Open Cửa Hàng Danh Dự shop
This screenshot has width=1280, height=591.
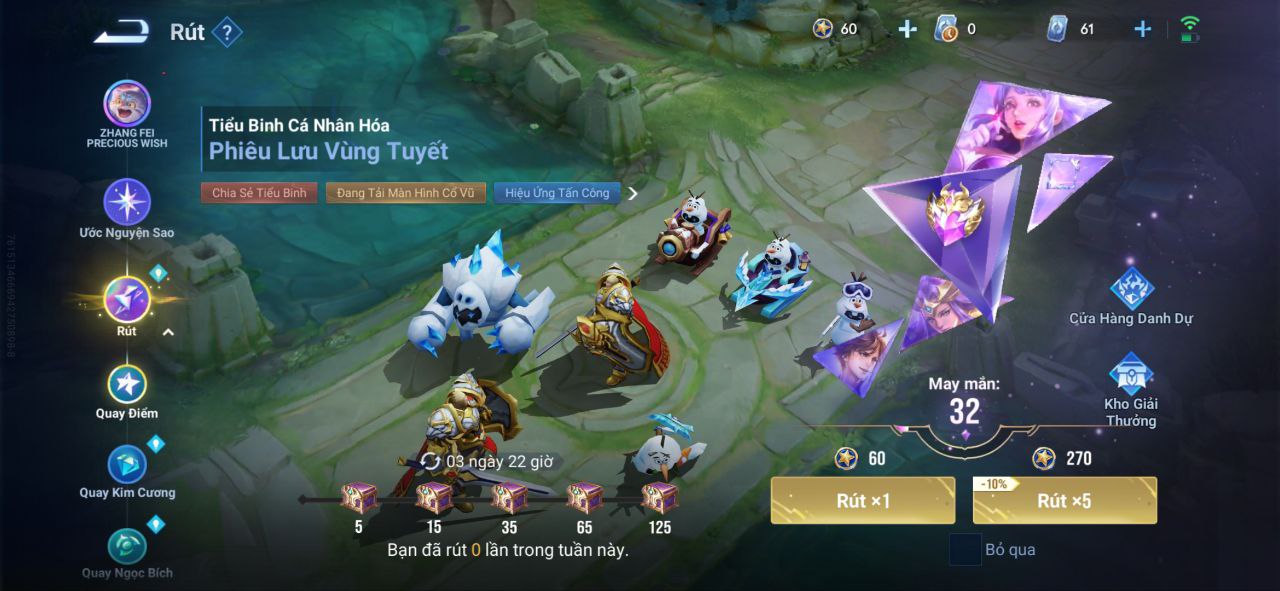coord(1131,290)
